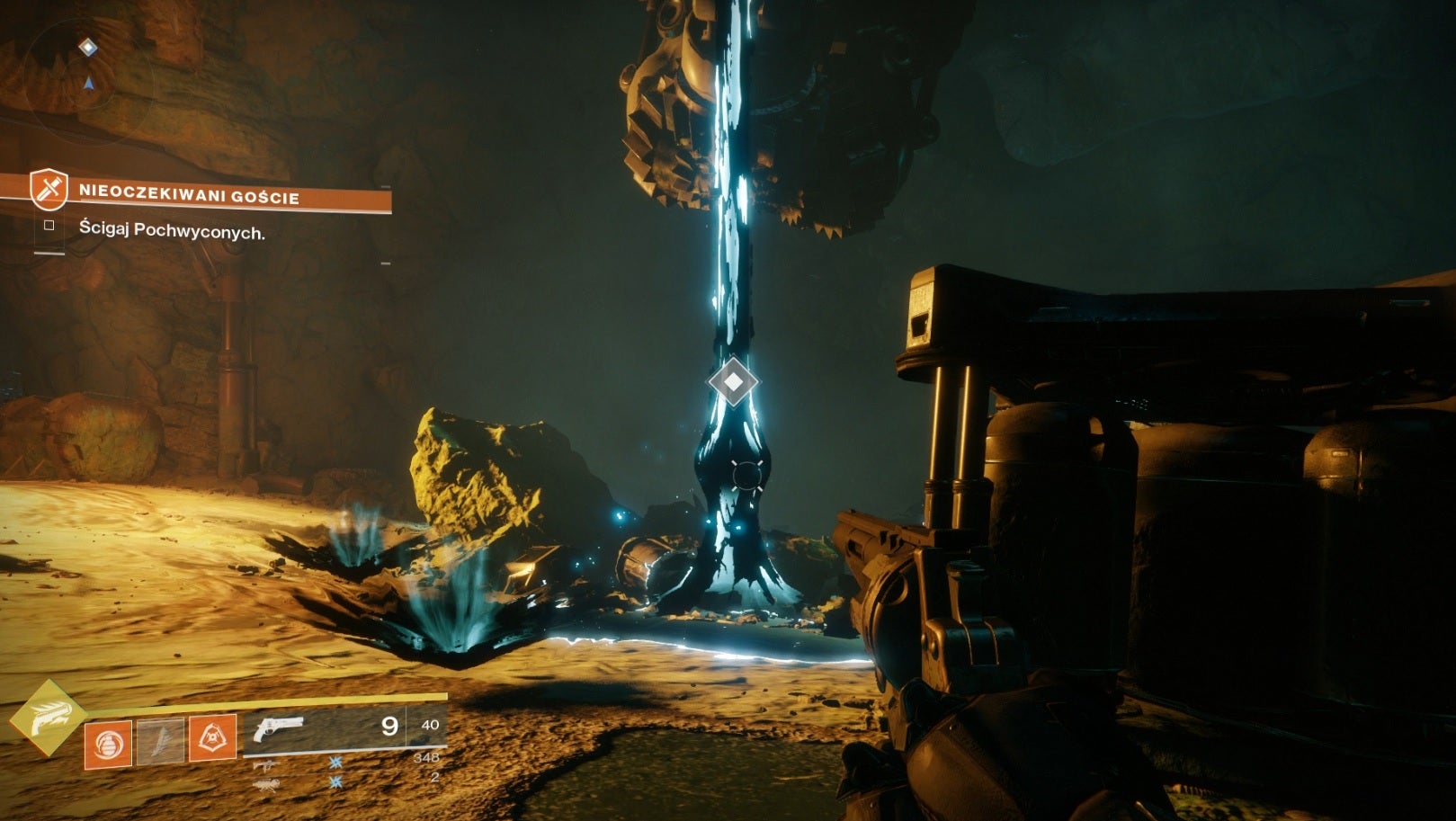Click the blue element icon on the heavy weapon row
The width and height of the screenshot is (1456, 821).
pos(335,783)
